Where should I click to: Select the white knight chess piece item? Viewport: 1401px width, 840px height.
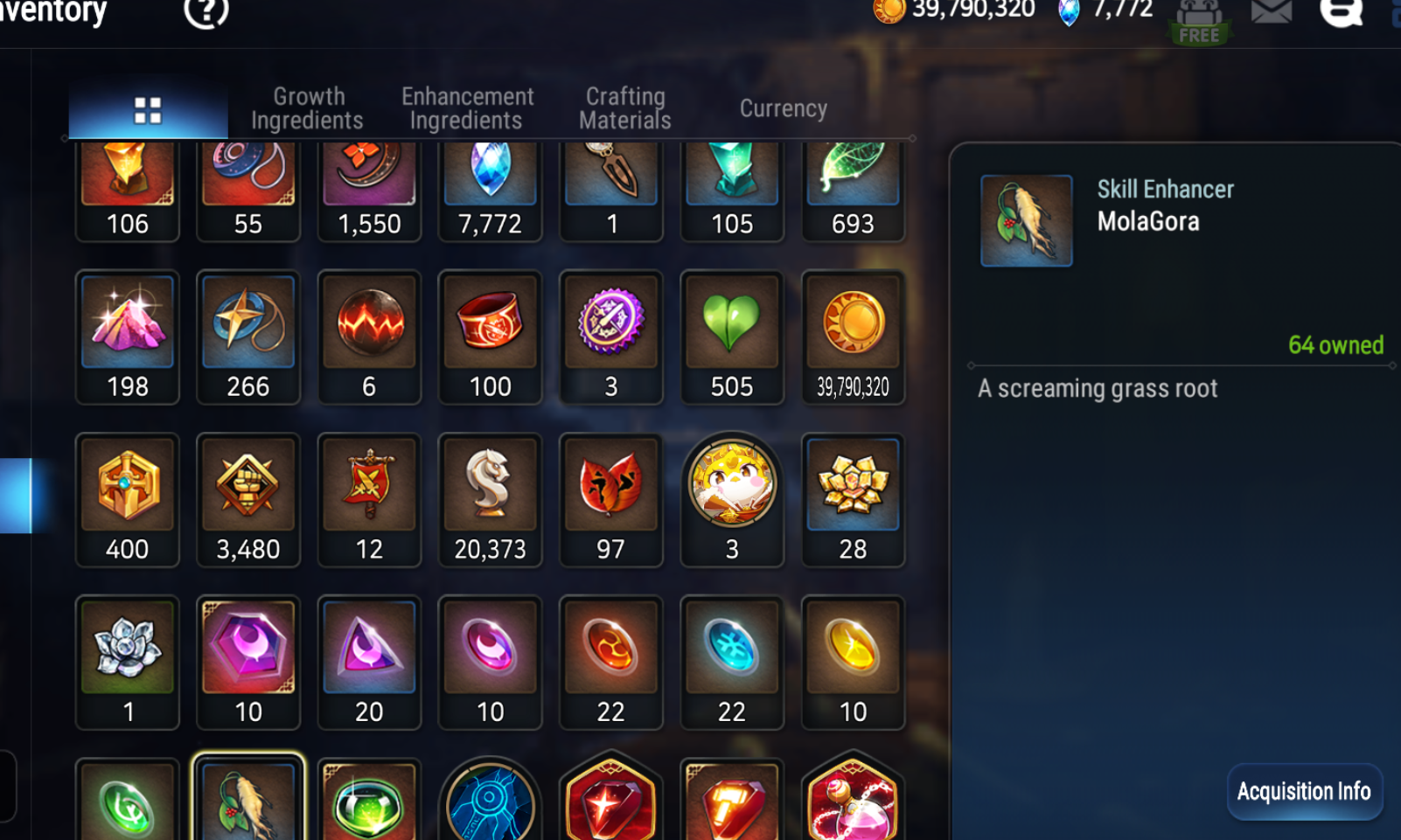(490, 499)
